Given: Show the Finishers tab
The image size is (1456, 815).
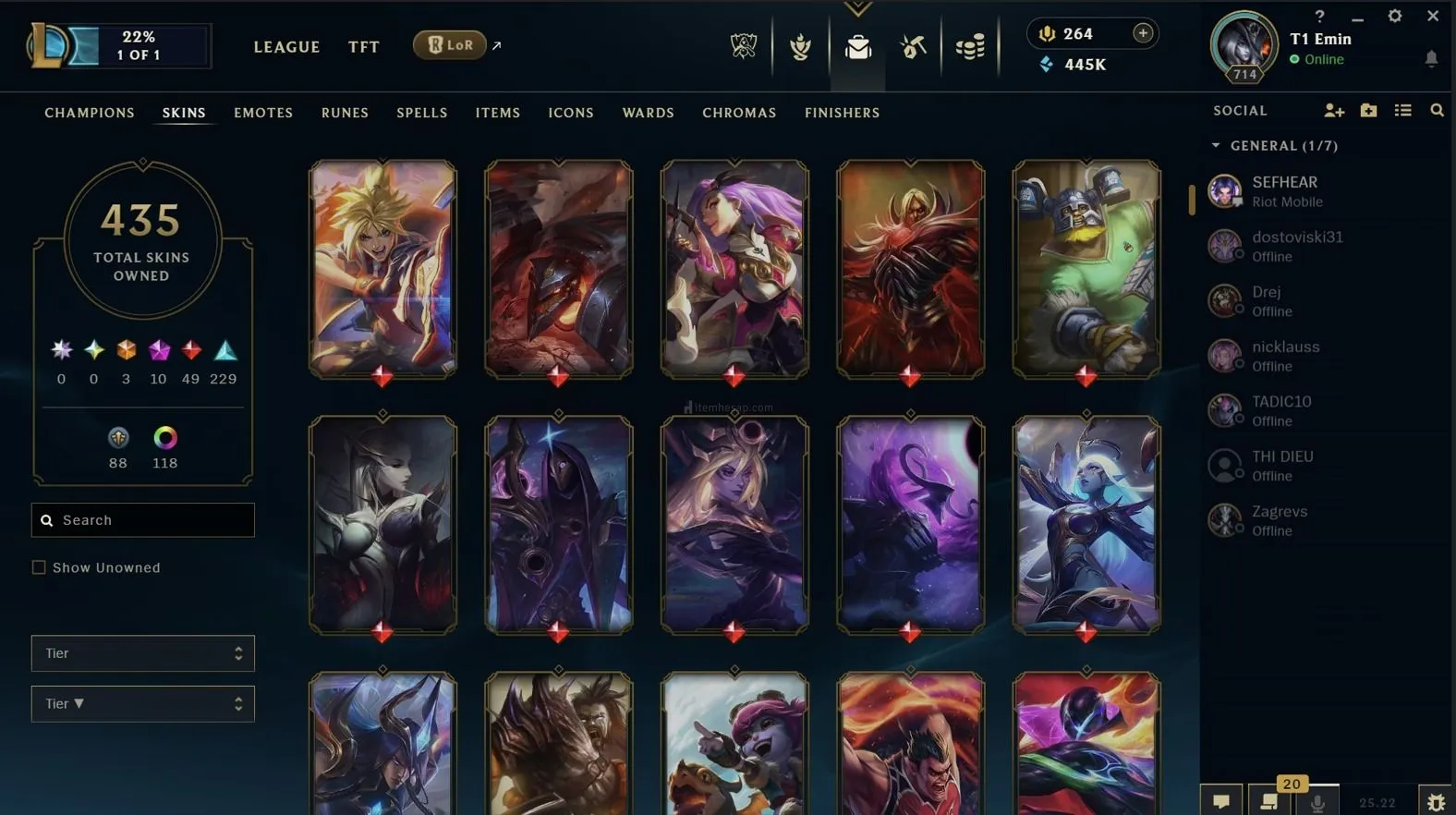Looking at the screenshot, I should [842, 113].
